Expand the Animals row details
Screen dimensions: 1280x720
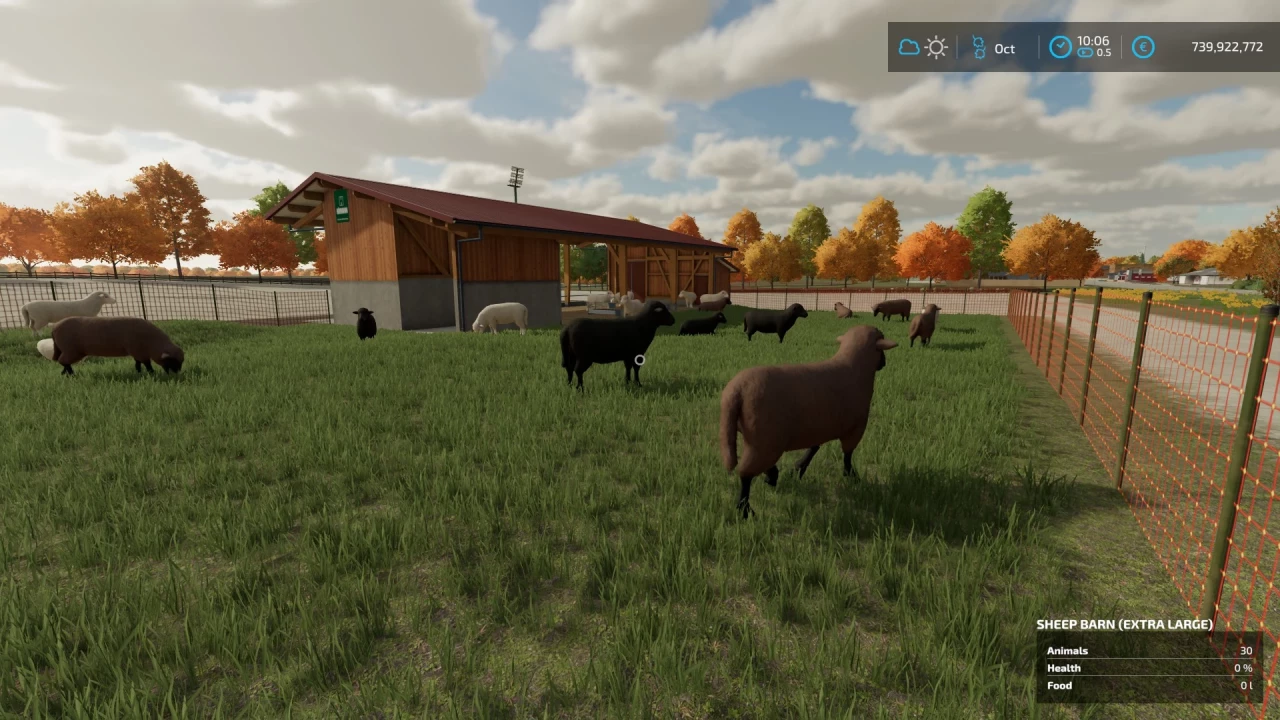tap(1067, 650)
